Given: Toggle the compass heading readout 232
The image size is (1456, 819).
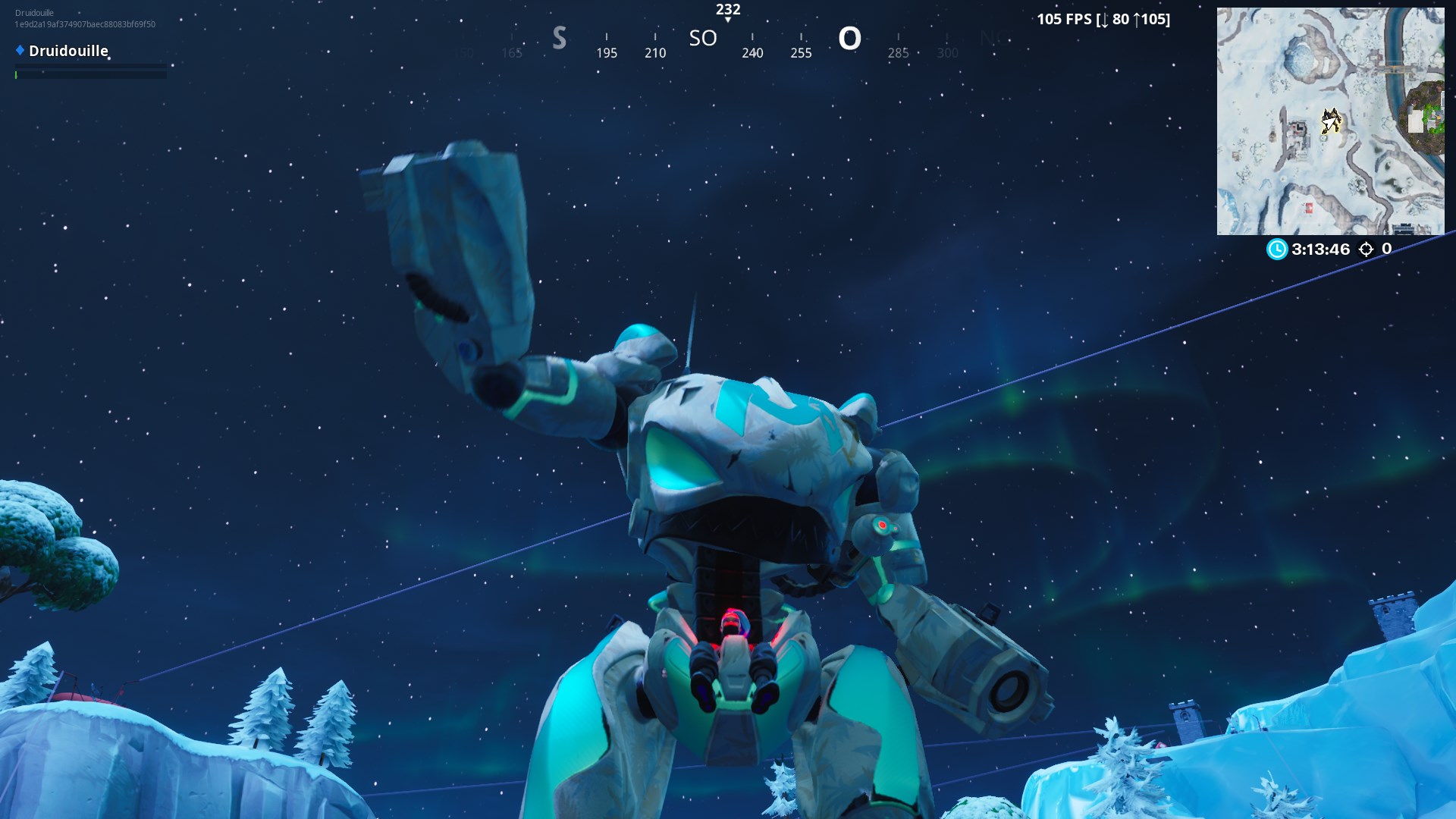Looking at the screenshot, I should 726,10.
